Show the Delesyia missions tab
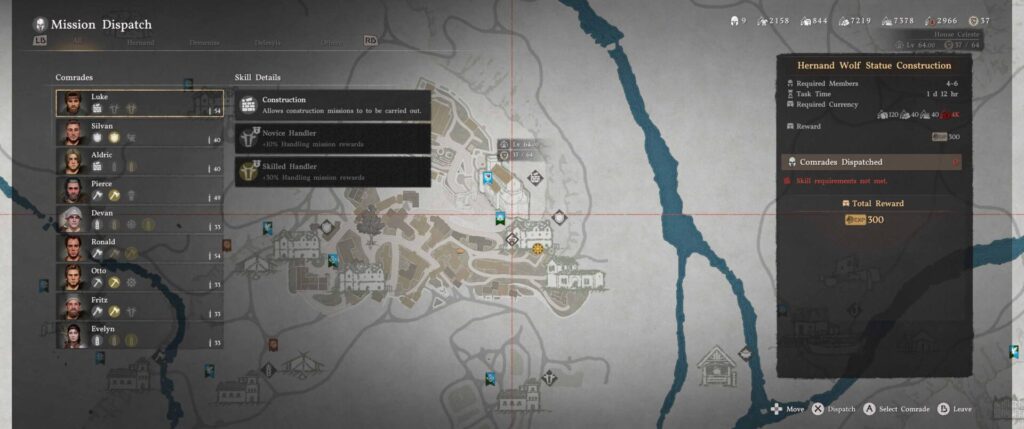This screenshot has height=429, width=1024. coord(267,42)
